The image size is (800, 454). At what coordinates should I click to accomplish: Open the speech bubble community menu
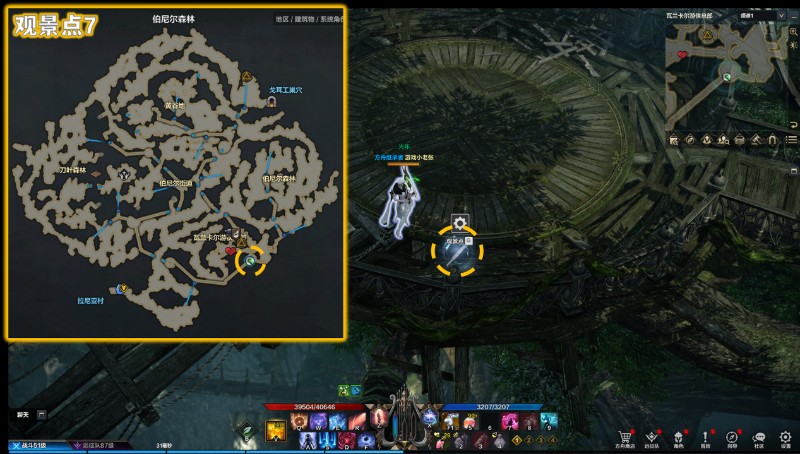click(759, 437)
